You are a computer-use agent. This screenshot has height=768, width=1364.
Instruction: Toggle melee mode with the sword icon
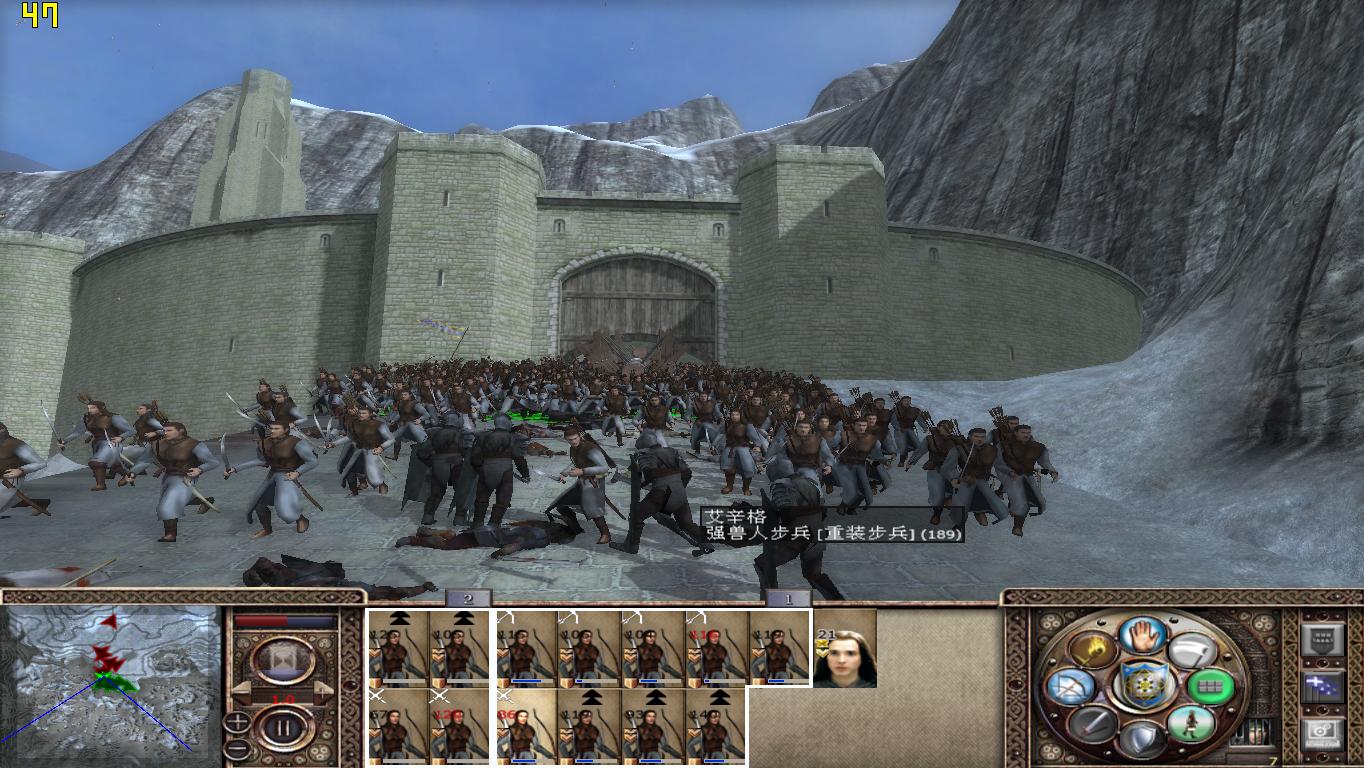[1093, 724]
